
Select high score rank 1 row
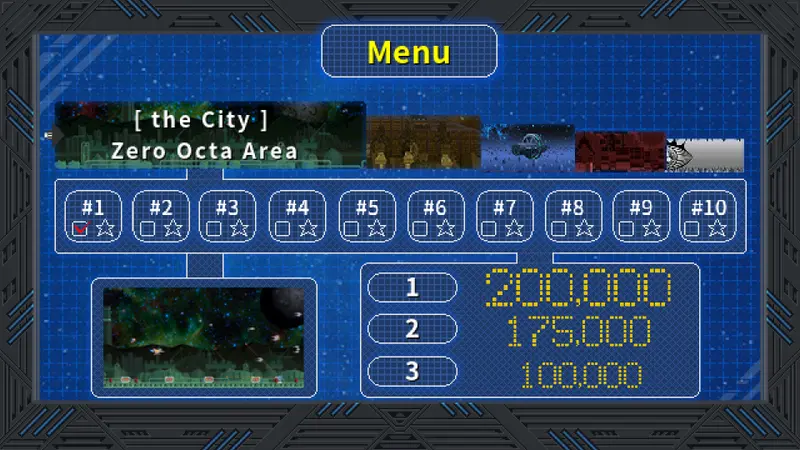pyautogui.click(x=530, y=288)
